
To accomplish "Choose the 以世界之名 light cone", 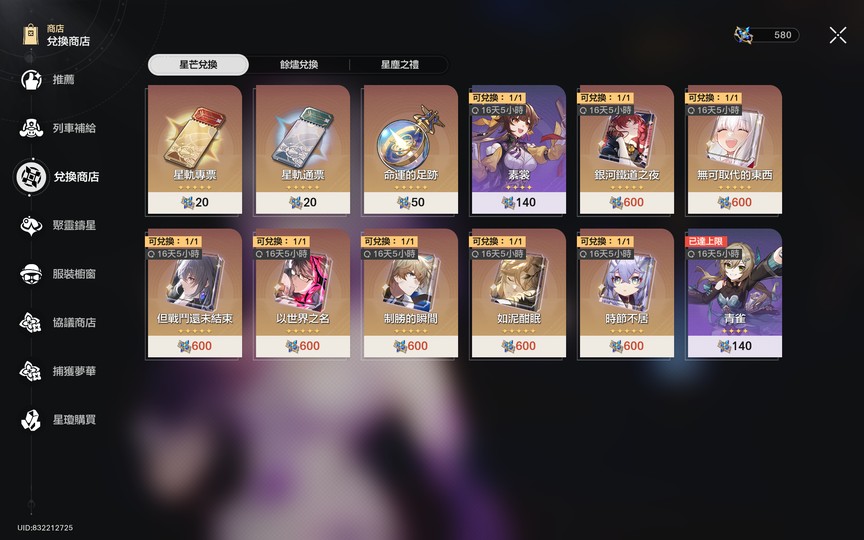I will (302, 293).
